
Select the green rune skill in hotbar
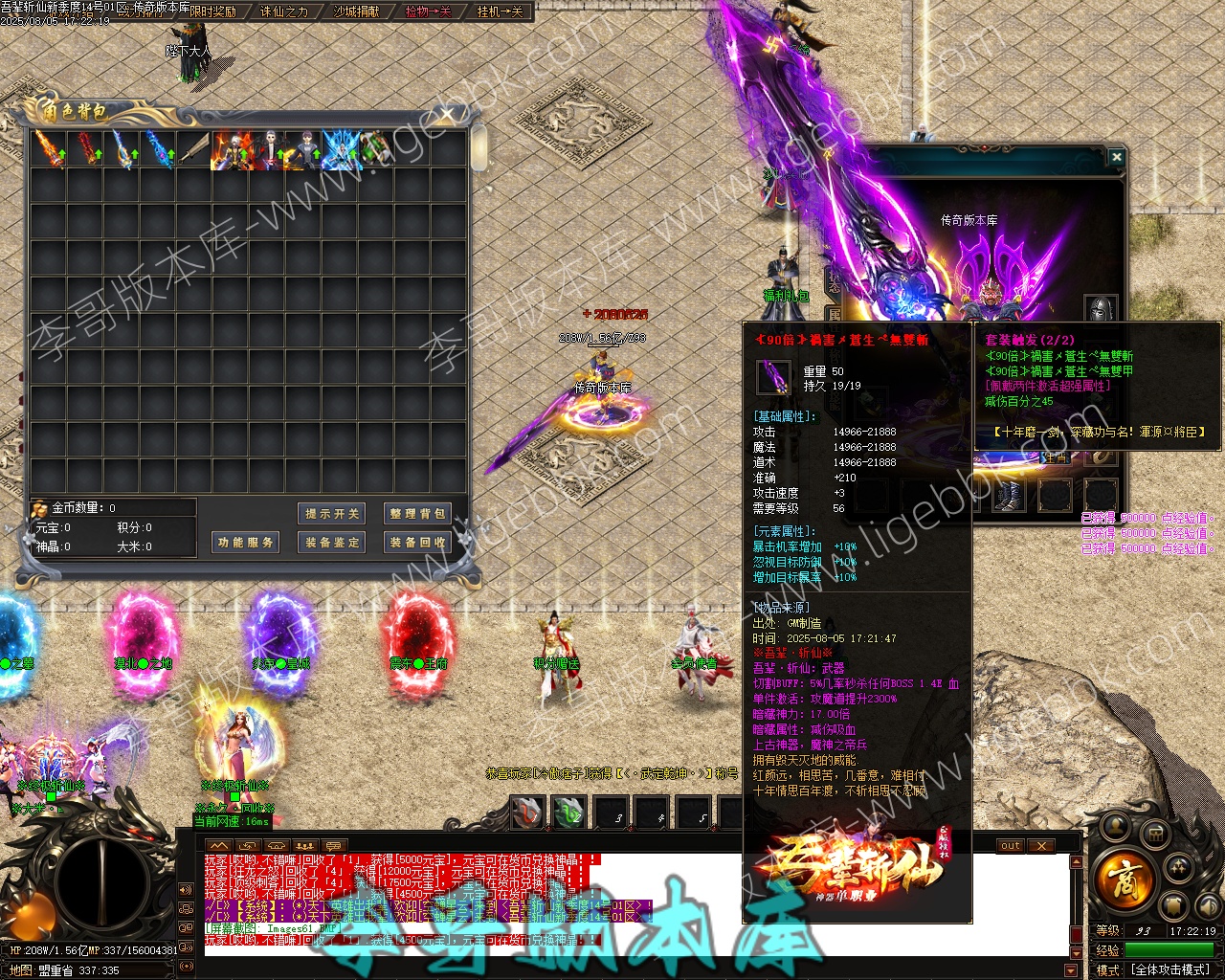click(x=568, y=813)
